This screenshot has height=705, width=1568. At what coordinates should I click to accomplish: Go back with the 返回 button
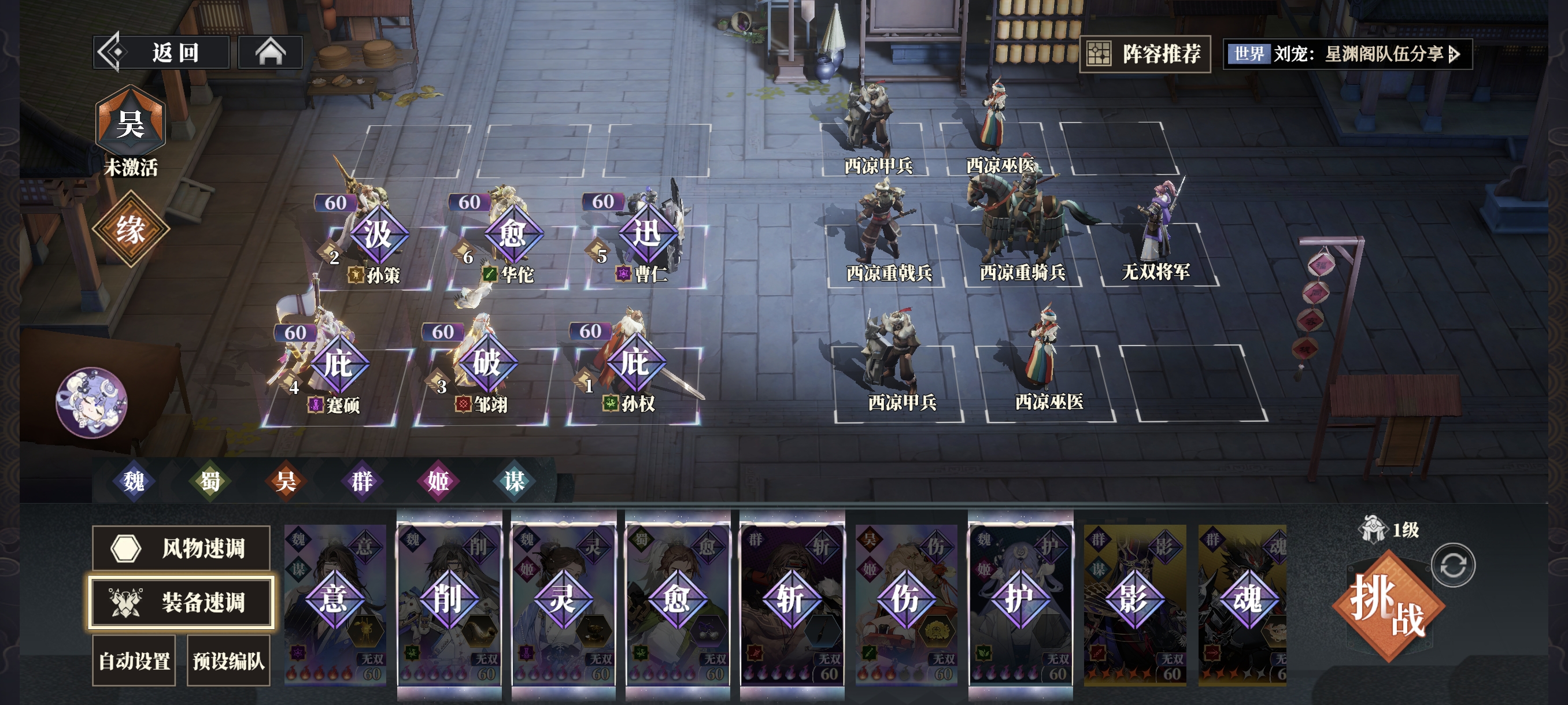(162, 53)
